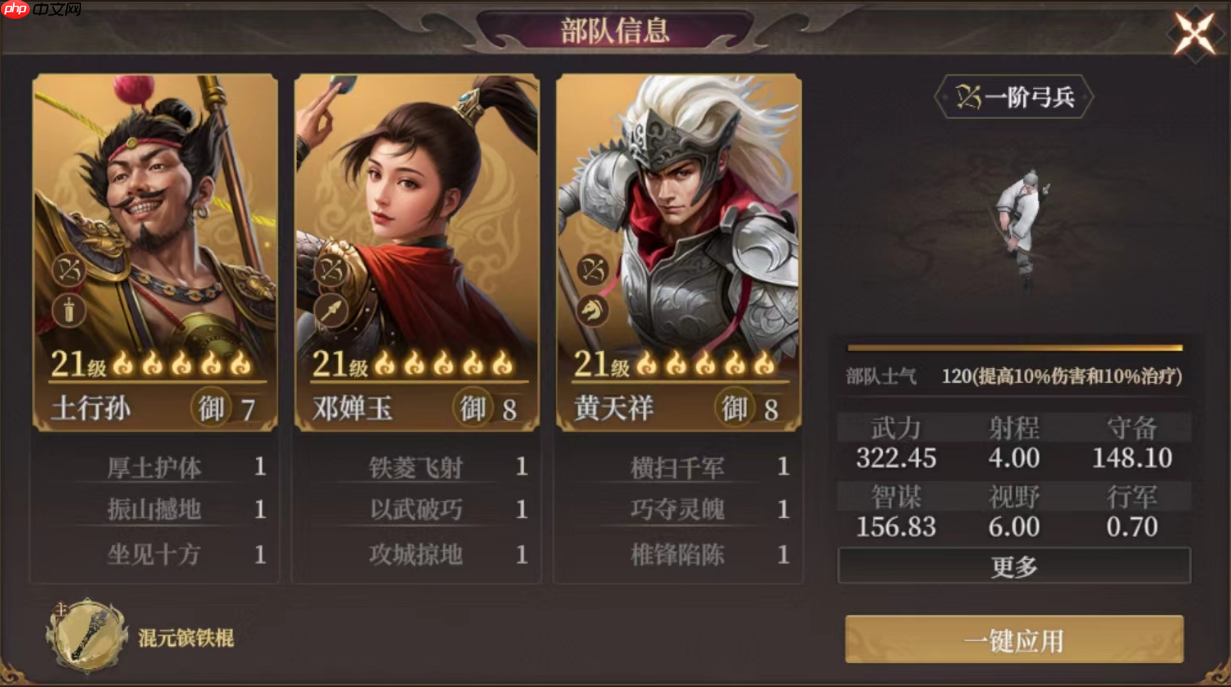Select the 邓婵玉 hero card

[x=417, y=250]
